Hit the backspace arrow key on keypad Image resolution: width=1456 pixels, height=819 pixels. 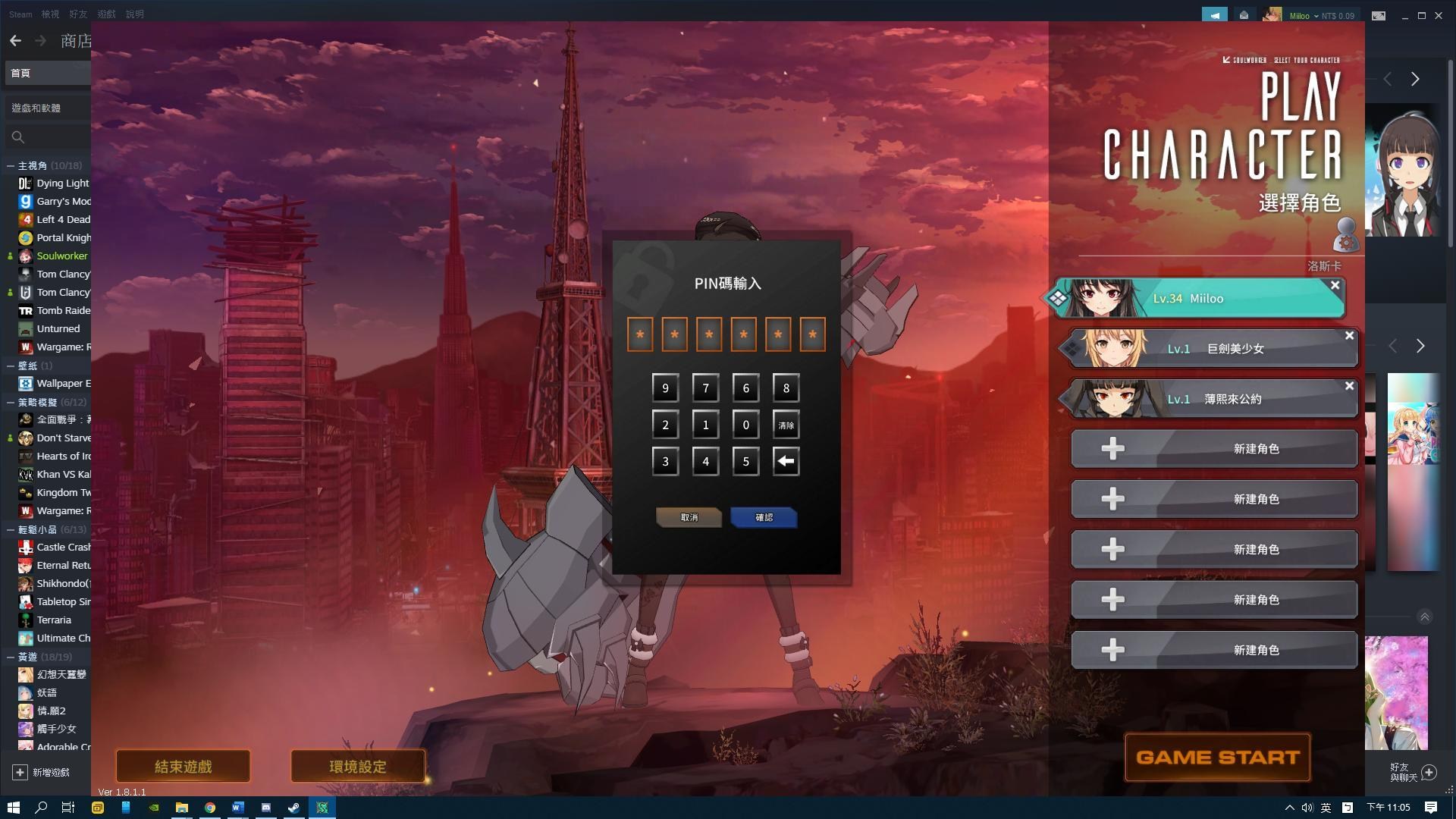(786, 461)
